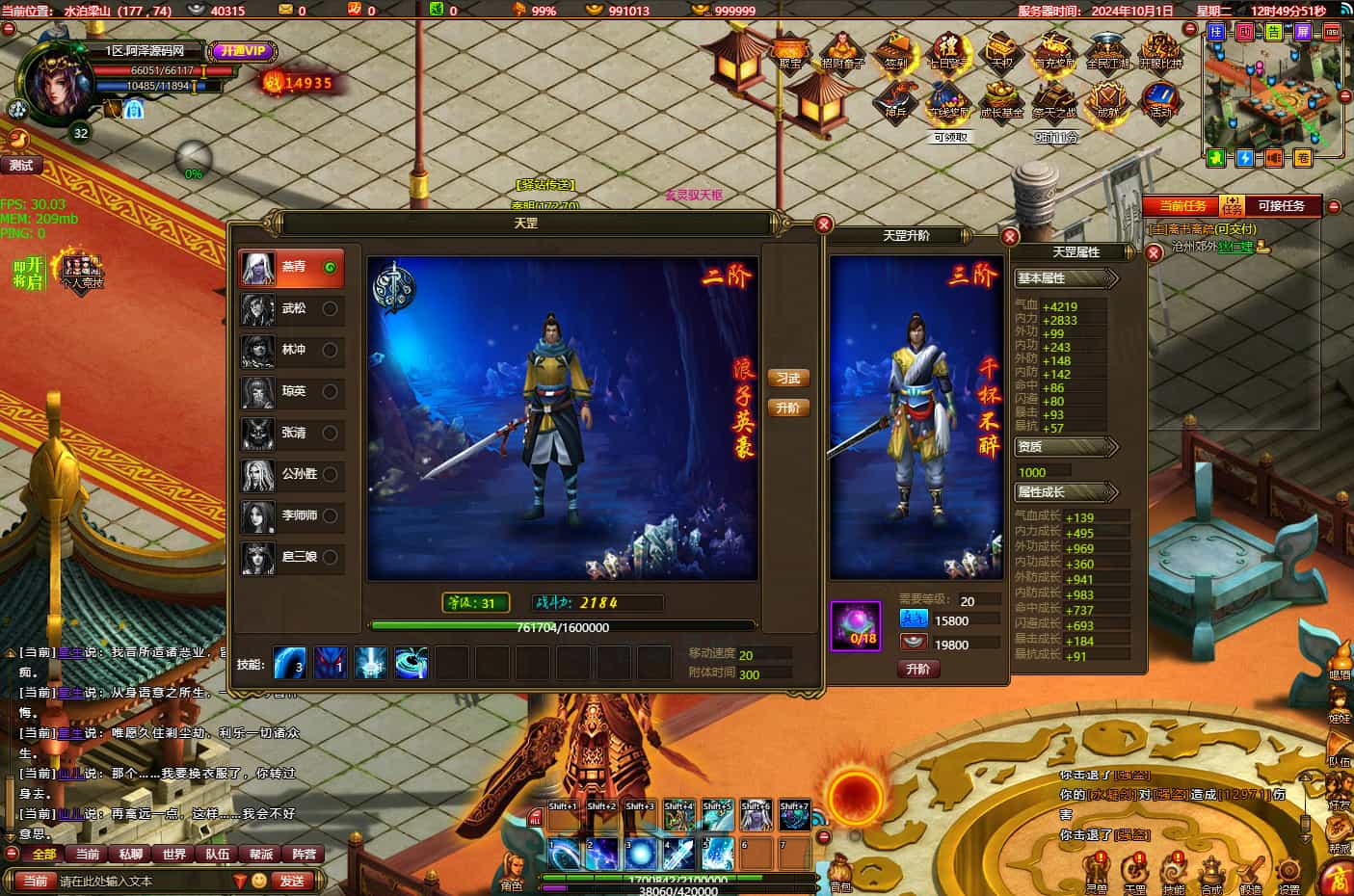This screenshot has width=1354, height=896.
Task: Pick 公孙胜 in the hero list
Action: [x=291, y=474]
